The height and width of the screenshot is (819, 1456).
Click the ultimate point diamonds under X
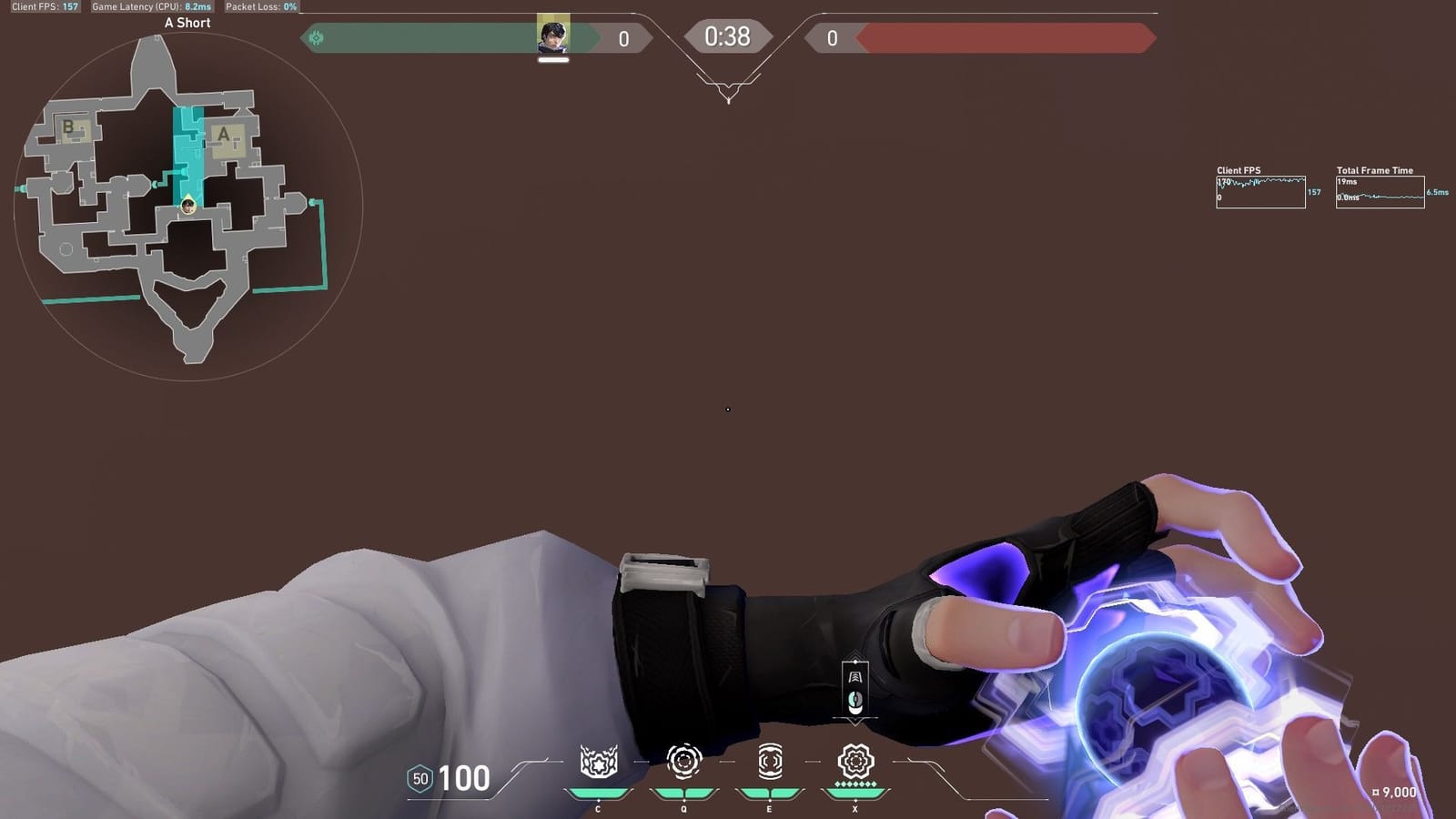click(854, 784)
